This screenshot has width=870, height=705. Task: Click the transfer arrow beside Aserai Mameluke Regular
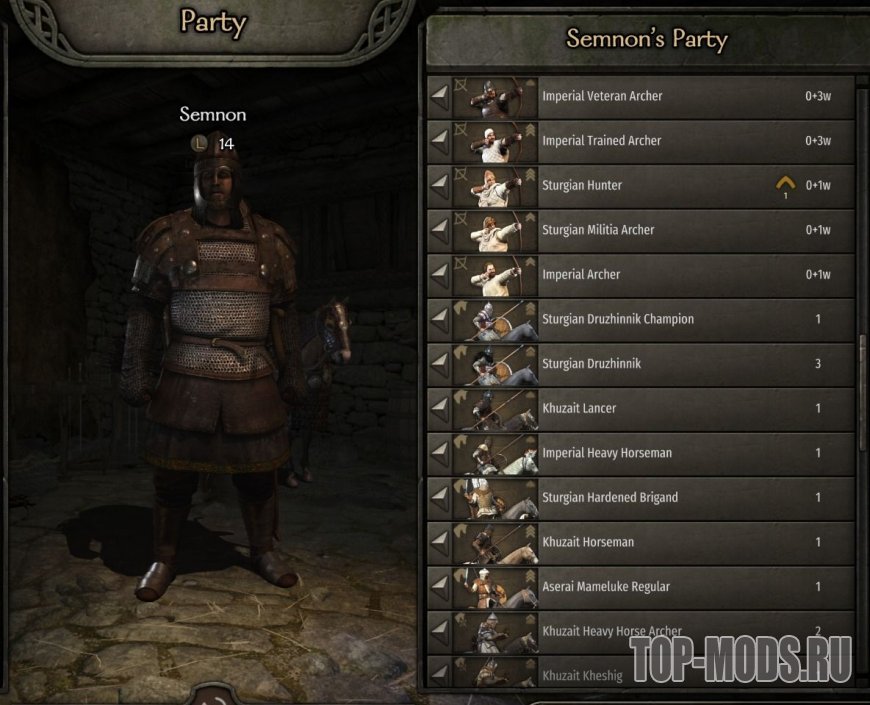(439, 587)
